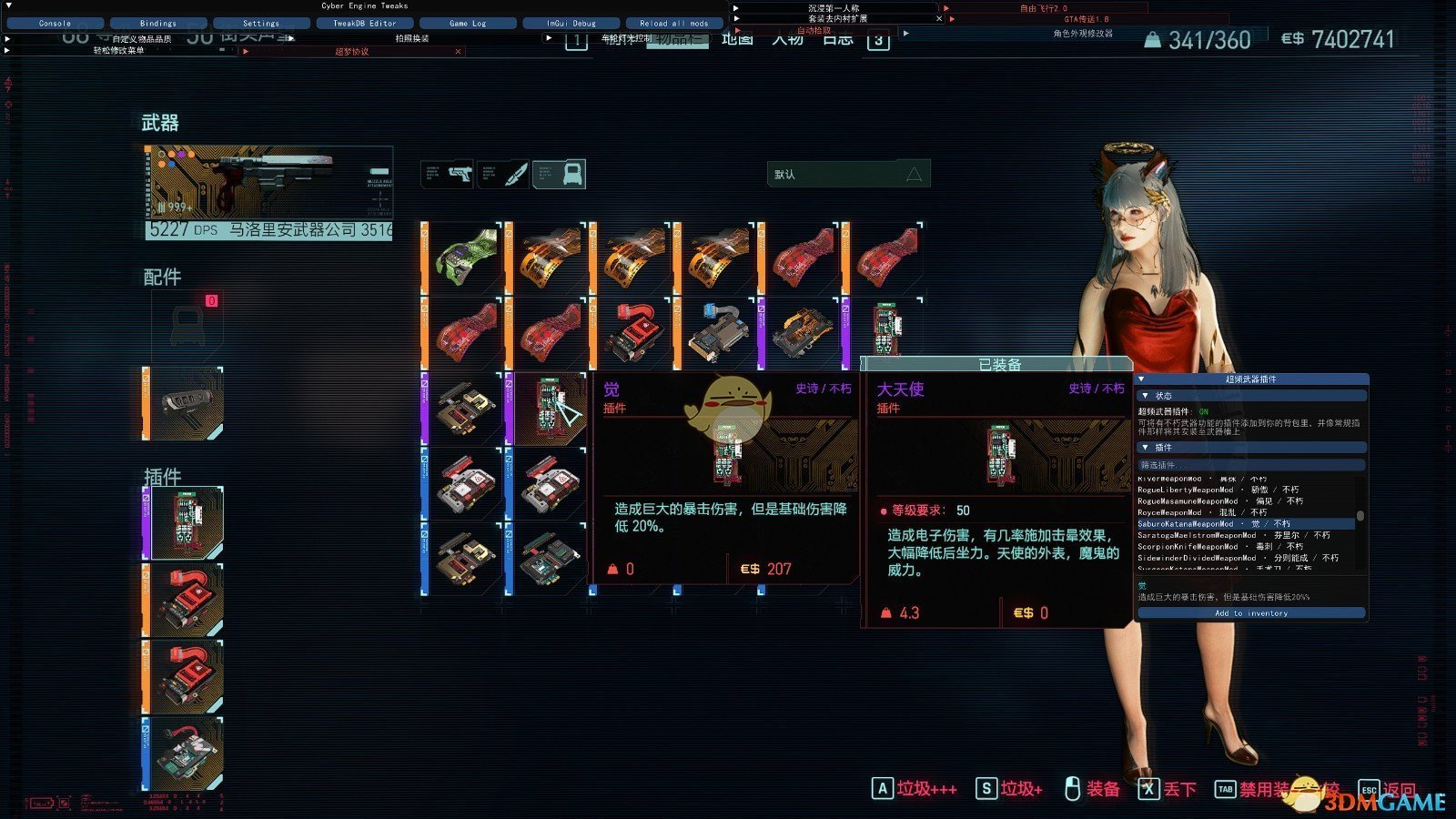Image resolution: width=1456 pixels, height=819 pixels.
Task: Open the Cyber Engine Tweaks Console
Action: click(55, 23)
